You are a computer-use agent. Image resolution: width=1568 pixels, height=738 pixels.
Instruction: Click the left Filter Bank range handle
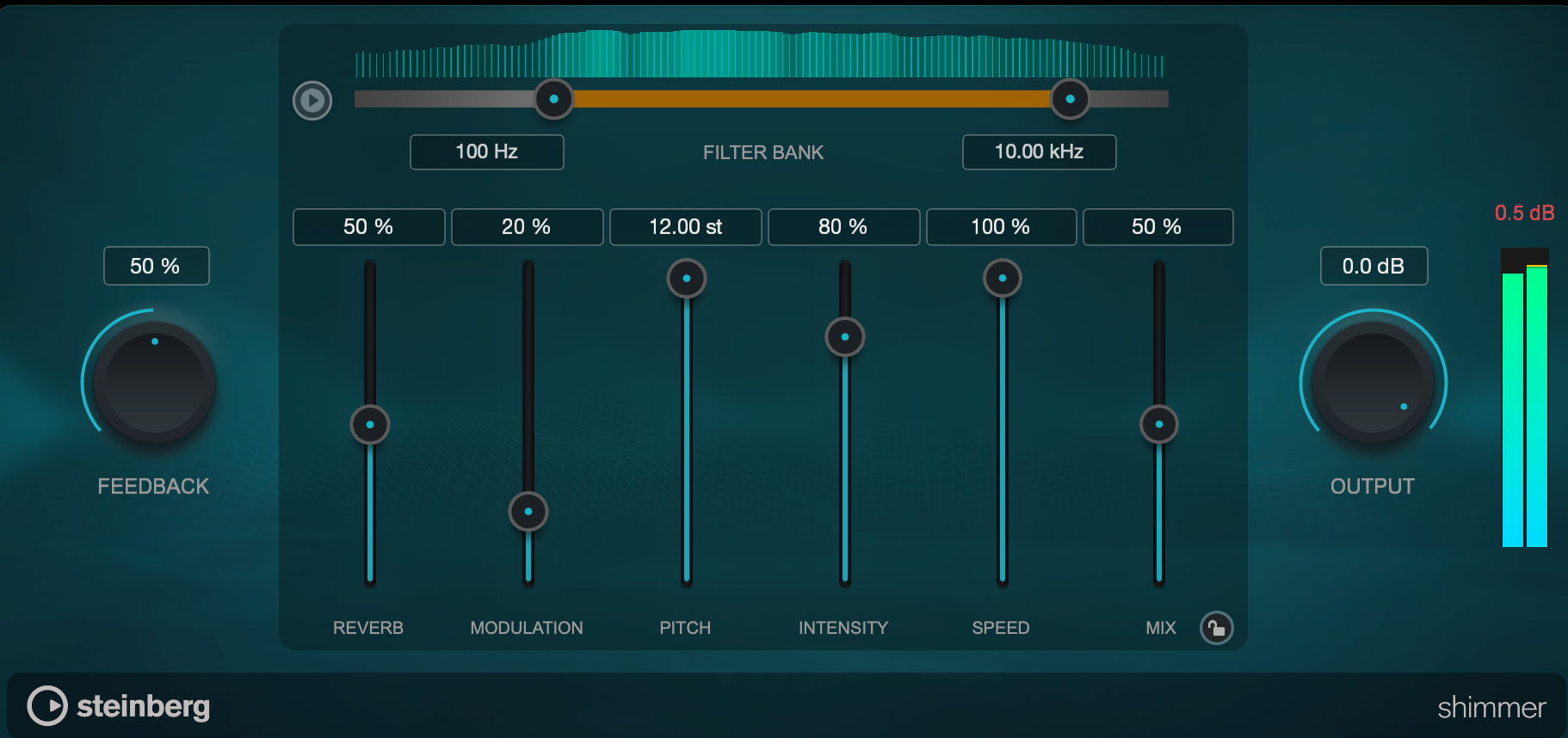click(x=553, y=99)
